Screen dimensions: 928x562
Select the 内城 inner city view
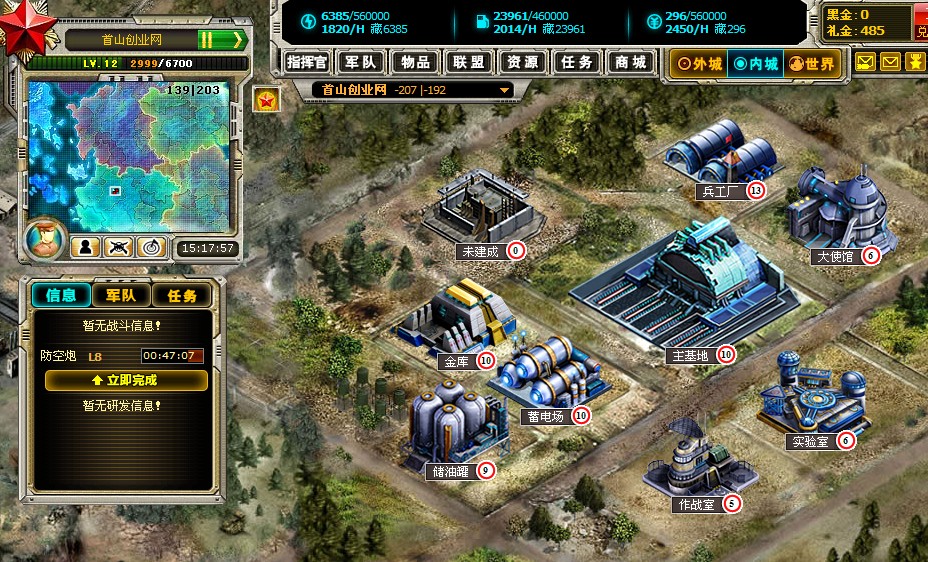click(x=755, y=64)
